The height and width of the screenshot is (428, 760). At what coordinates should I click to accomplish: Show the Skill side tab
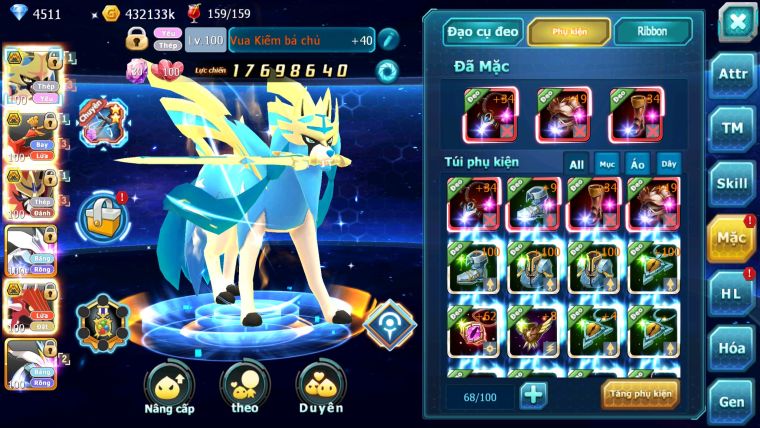coord(731,182)
